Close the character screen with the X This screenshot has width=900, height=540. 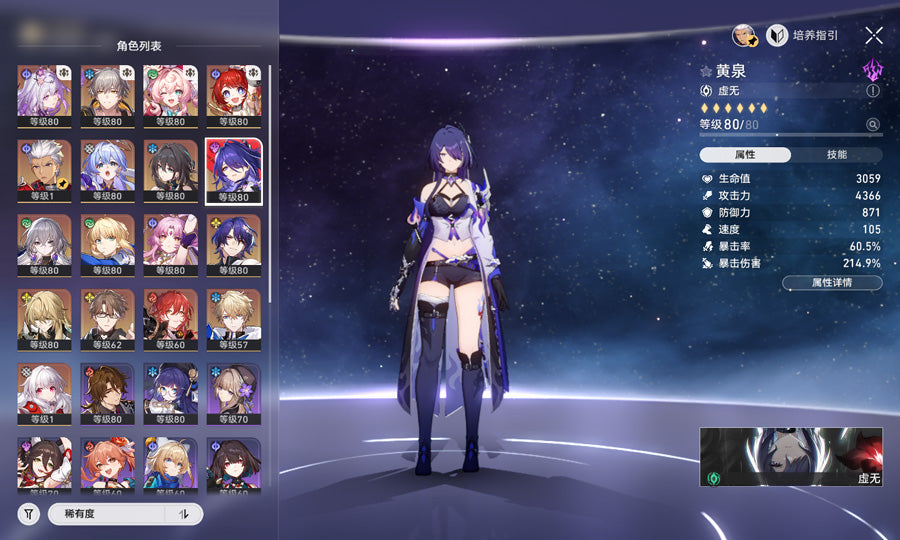tap(874, 35)
